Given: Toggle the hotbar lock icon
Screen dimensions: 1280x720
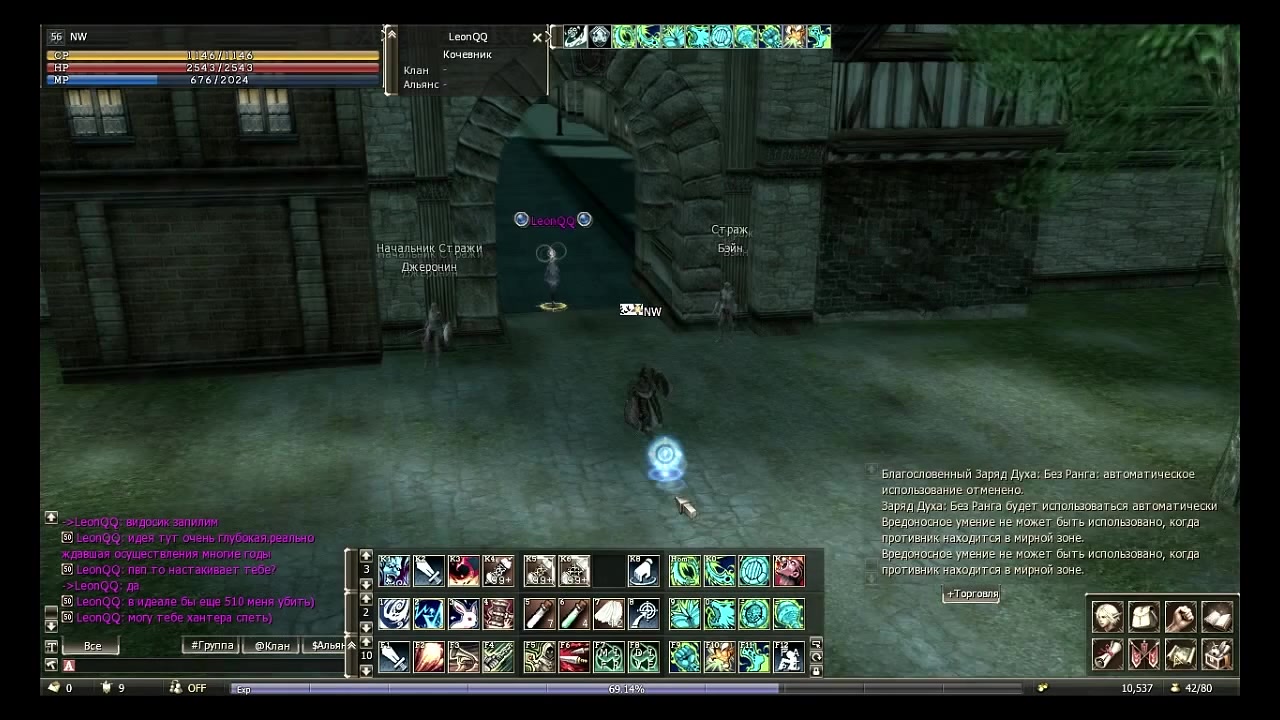Looking at the screenshot, I should click(816, 671).
